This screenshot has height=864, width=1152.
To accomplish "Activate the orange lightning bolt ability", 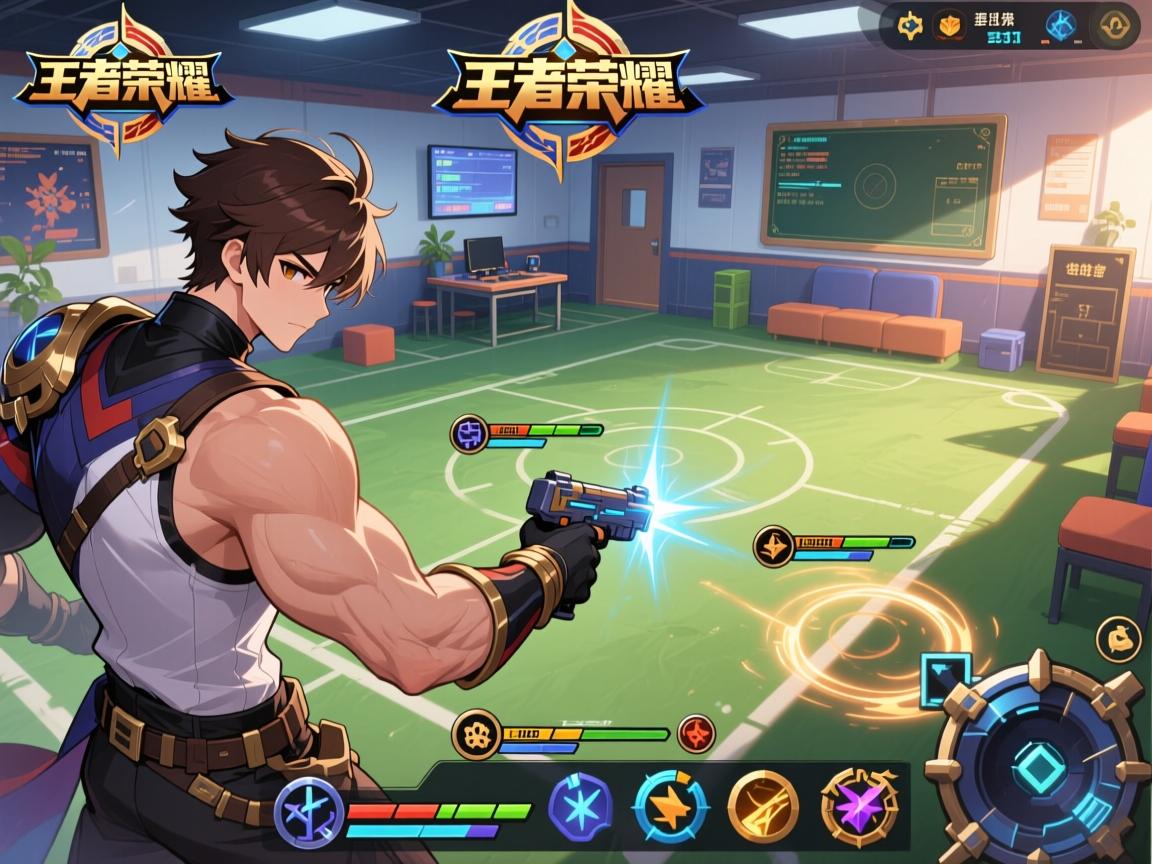I will (670, 806).
